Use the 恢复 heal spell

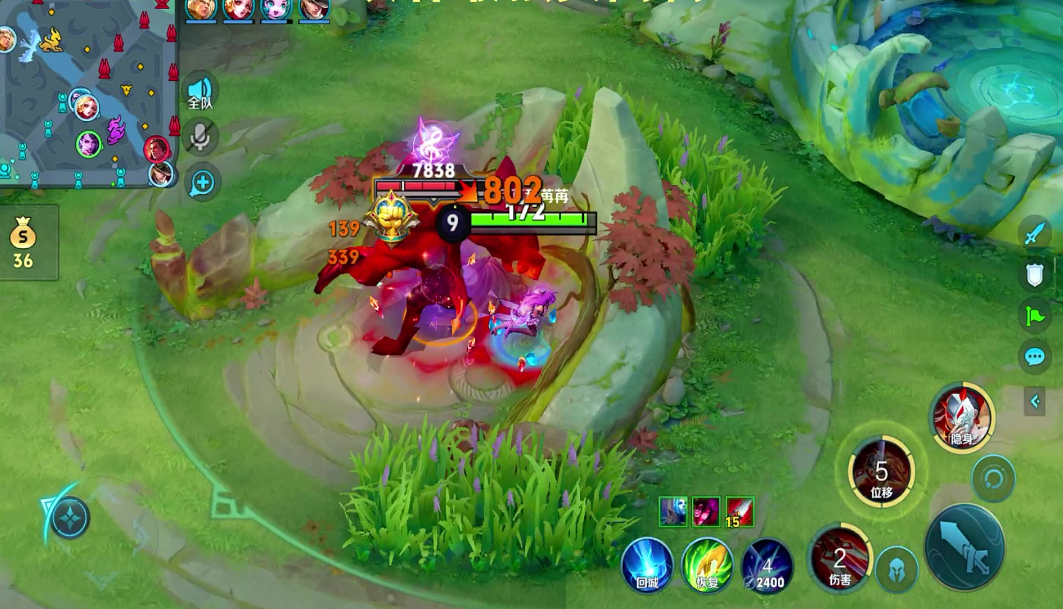point(707,564)
